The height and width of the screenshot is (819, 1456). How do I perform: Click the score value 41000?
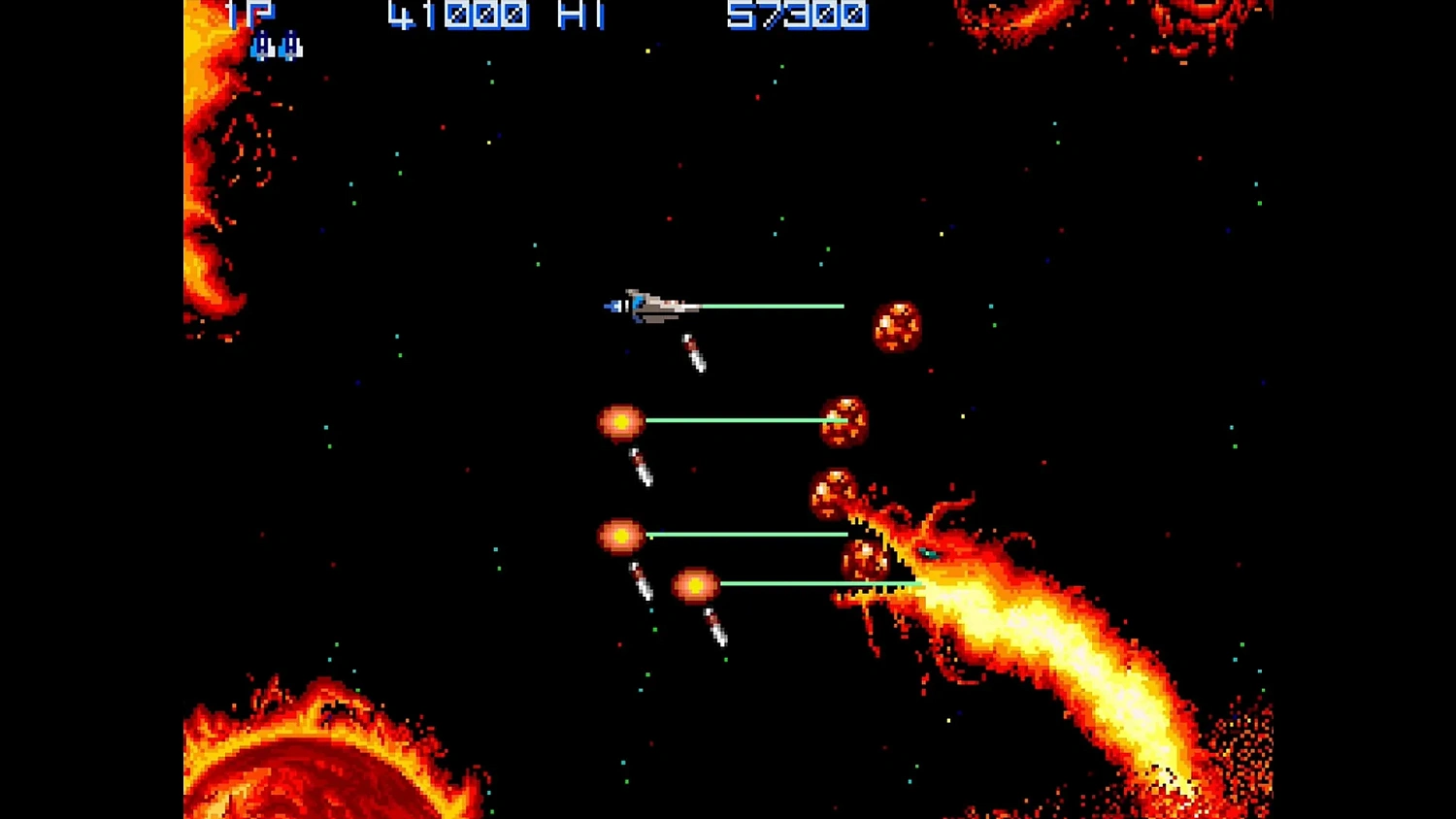pyautogui.click(x=456, y=16)
